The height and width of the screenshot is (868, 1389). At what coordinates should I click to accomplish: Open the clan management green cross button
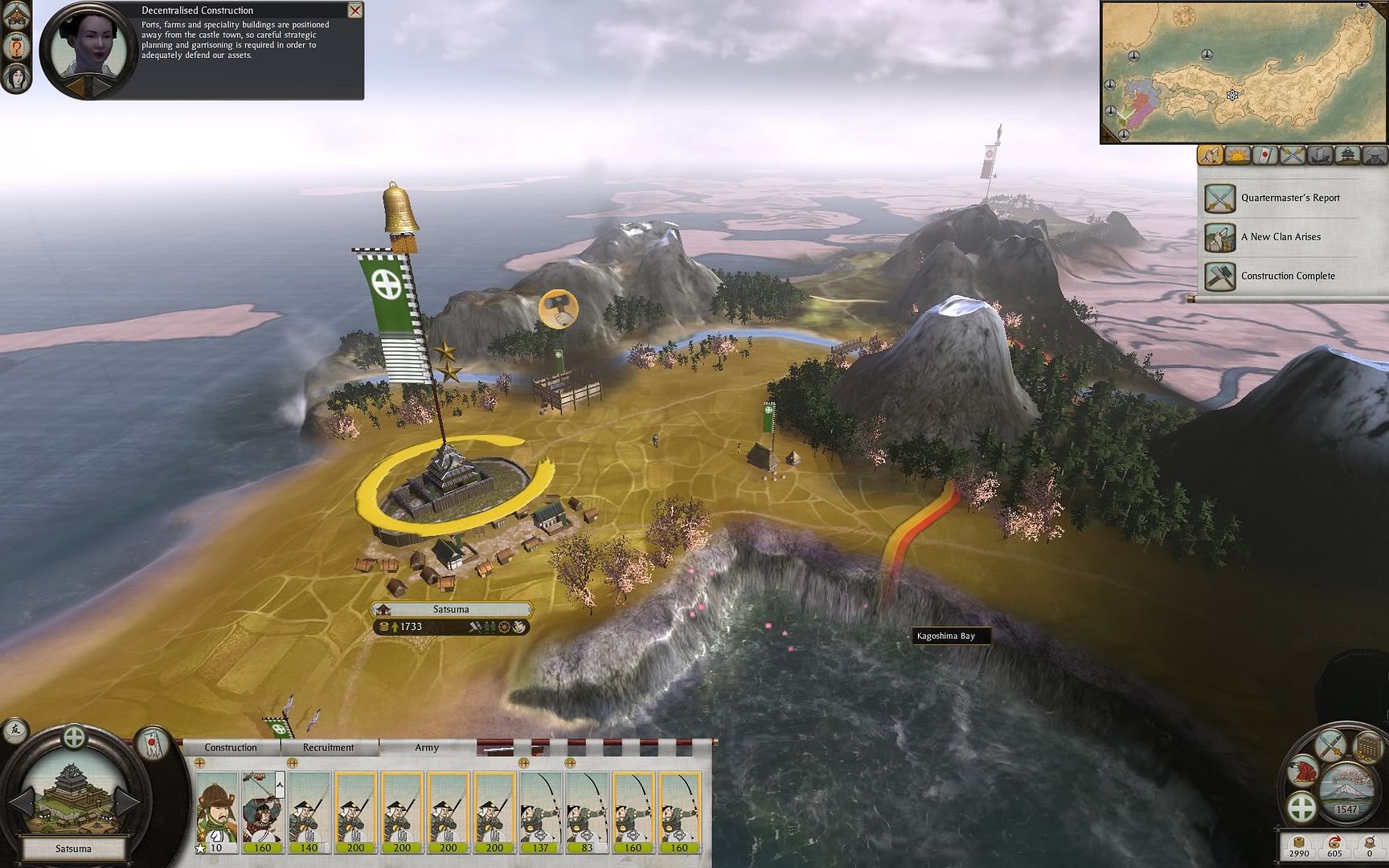pos(1301,806)
